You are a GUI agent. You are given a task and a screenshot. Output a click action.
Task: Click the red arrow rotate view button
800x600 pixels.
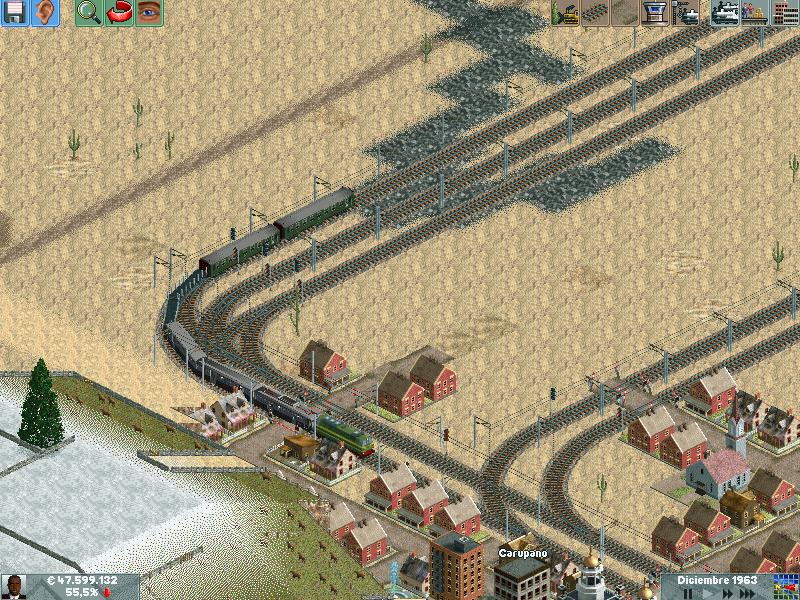pyautogui.click(x=119, y=13)
